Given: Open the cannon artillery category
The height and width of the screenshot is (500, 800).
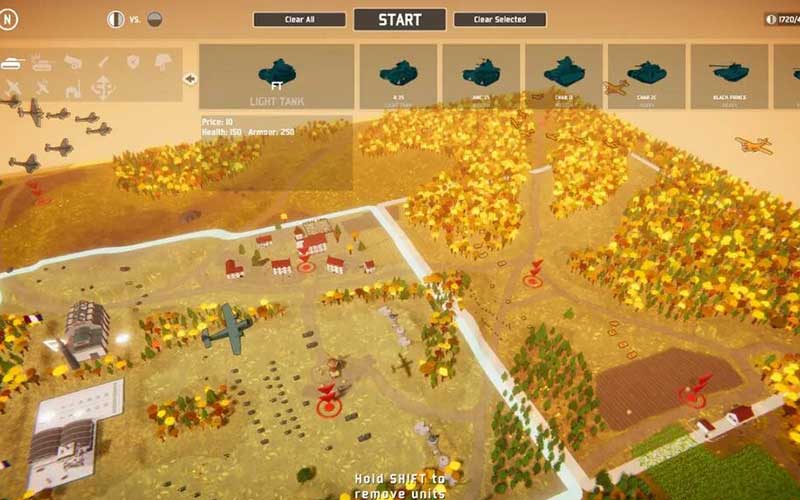Looking at the screenshot, I should tap(73, 62).
